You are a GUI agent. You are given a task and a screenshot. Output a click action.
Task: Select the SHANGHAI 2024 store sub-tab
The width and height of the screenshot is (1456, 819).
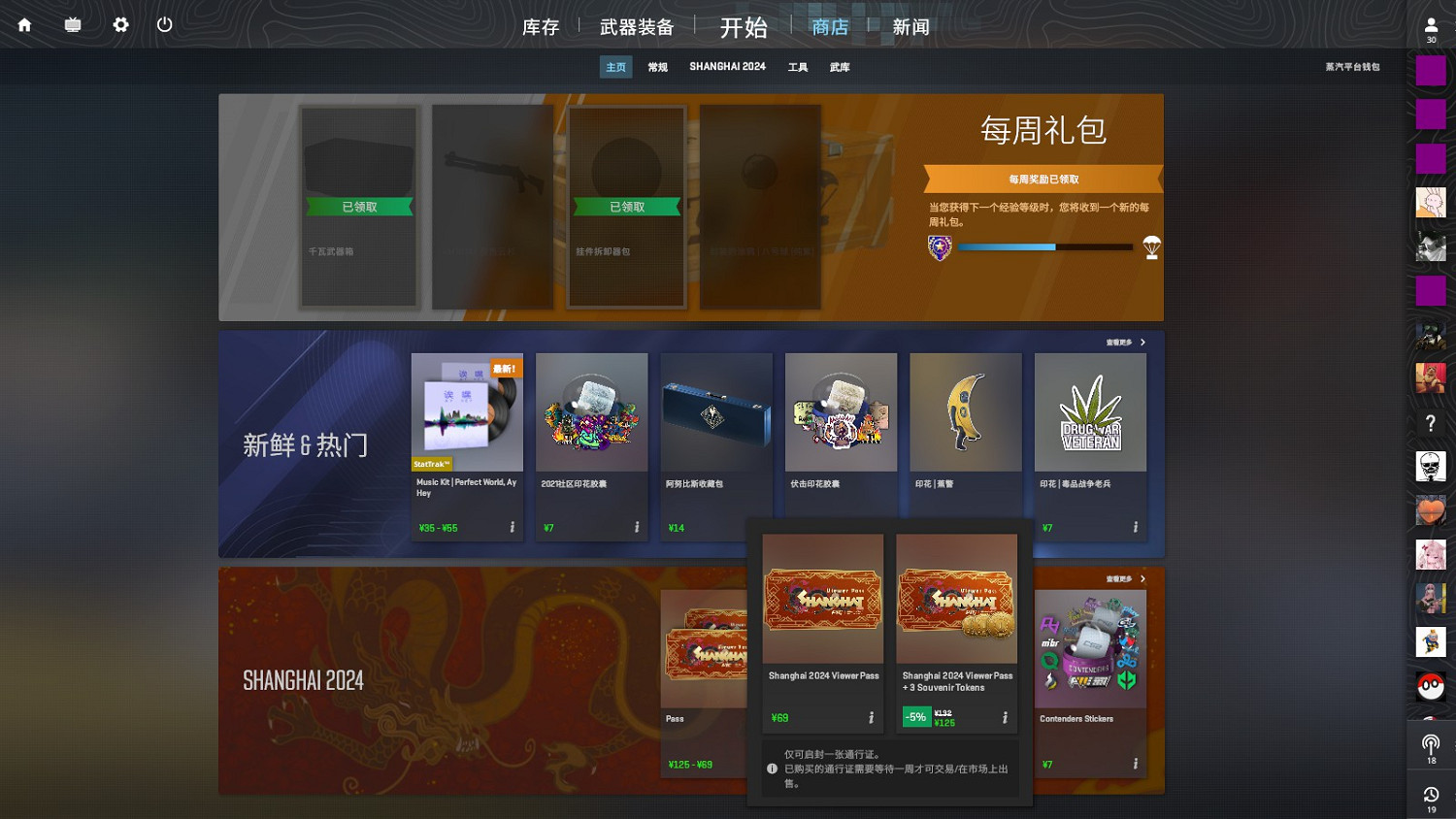pos(726,66)
